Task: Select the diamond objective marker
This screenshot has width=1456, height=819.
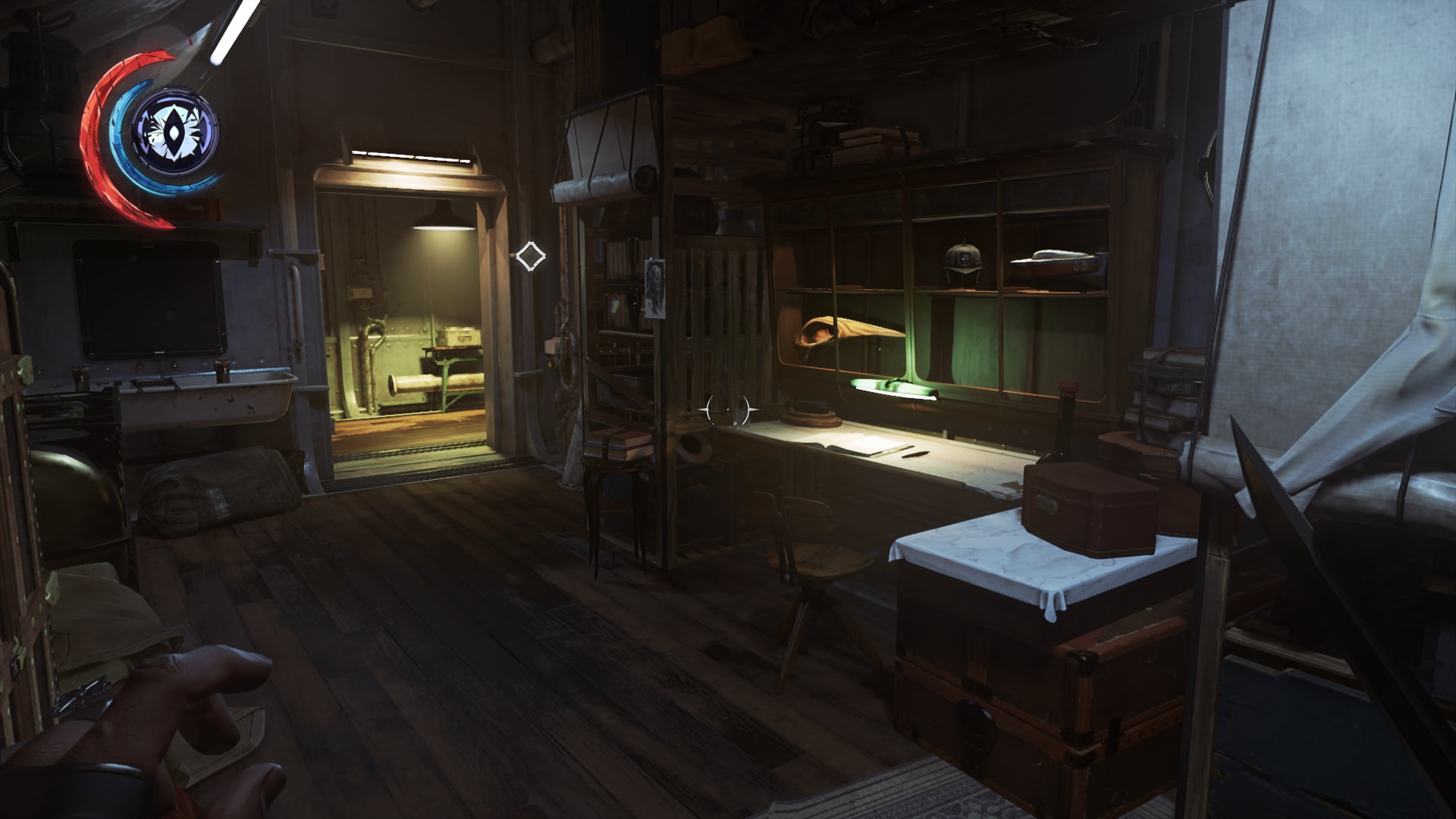Action: (530, 256)
